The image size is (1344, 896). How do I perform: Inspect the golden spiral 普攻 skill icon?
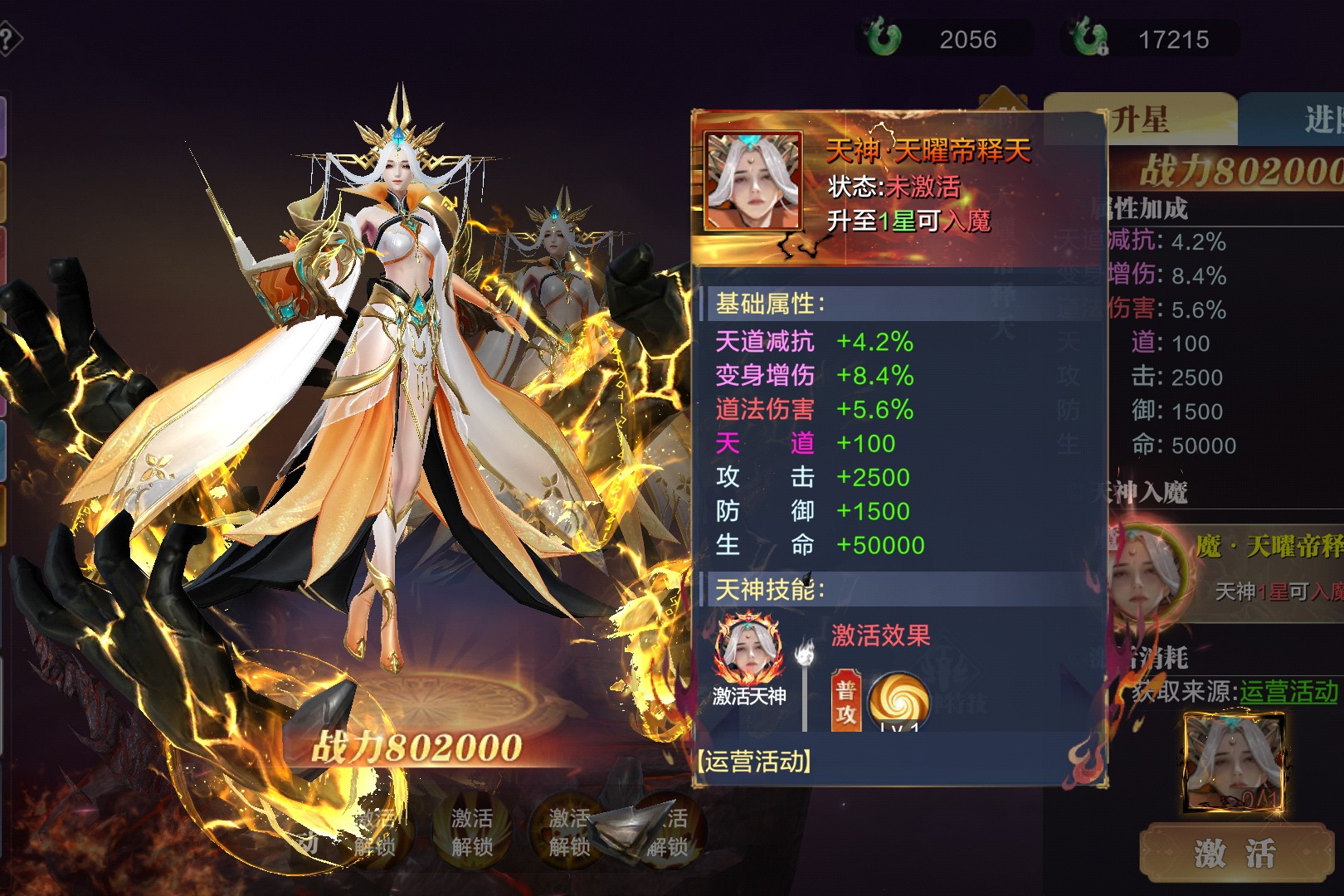point(898,702)
